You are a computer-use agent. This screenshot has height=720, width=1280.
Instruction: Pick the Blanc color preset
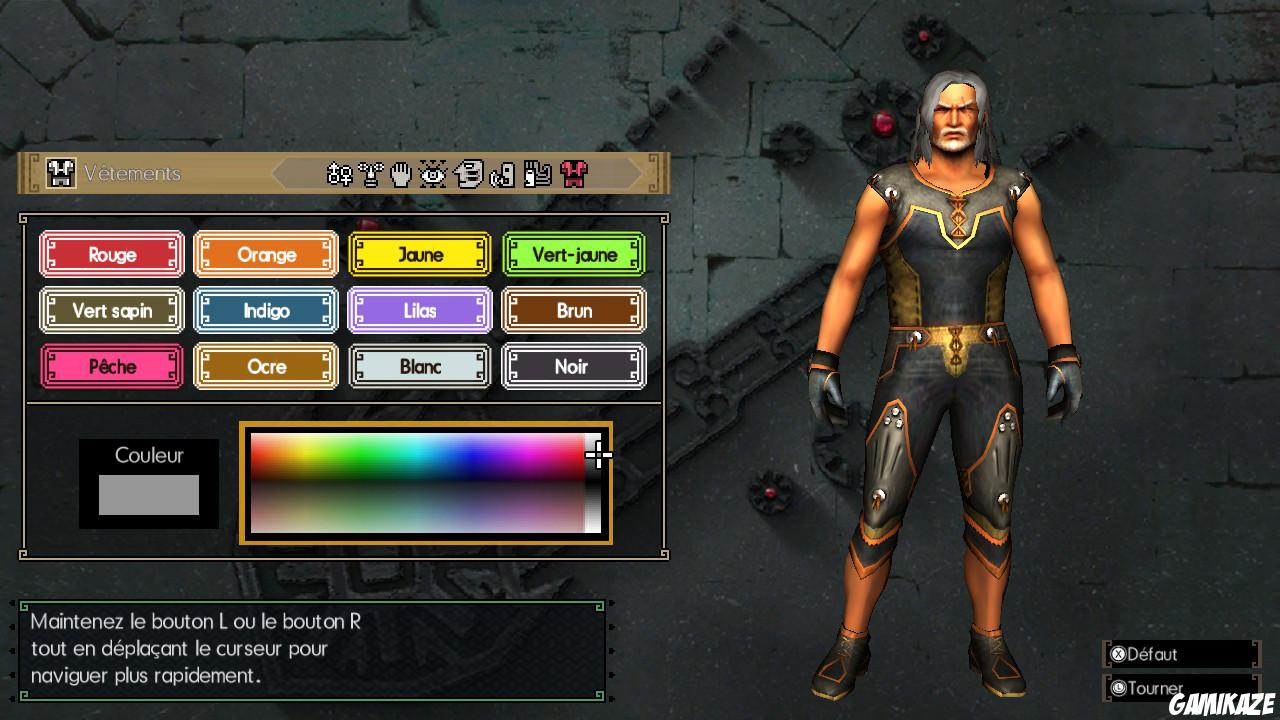point(420,367)
